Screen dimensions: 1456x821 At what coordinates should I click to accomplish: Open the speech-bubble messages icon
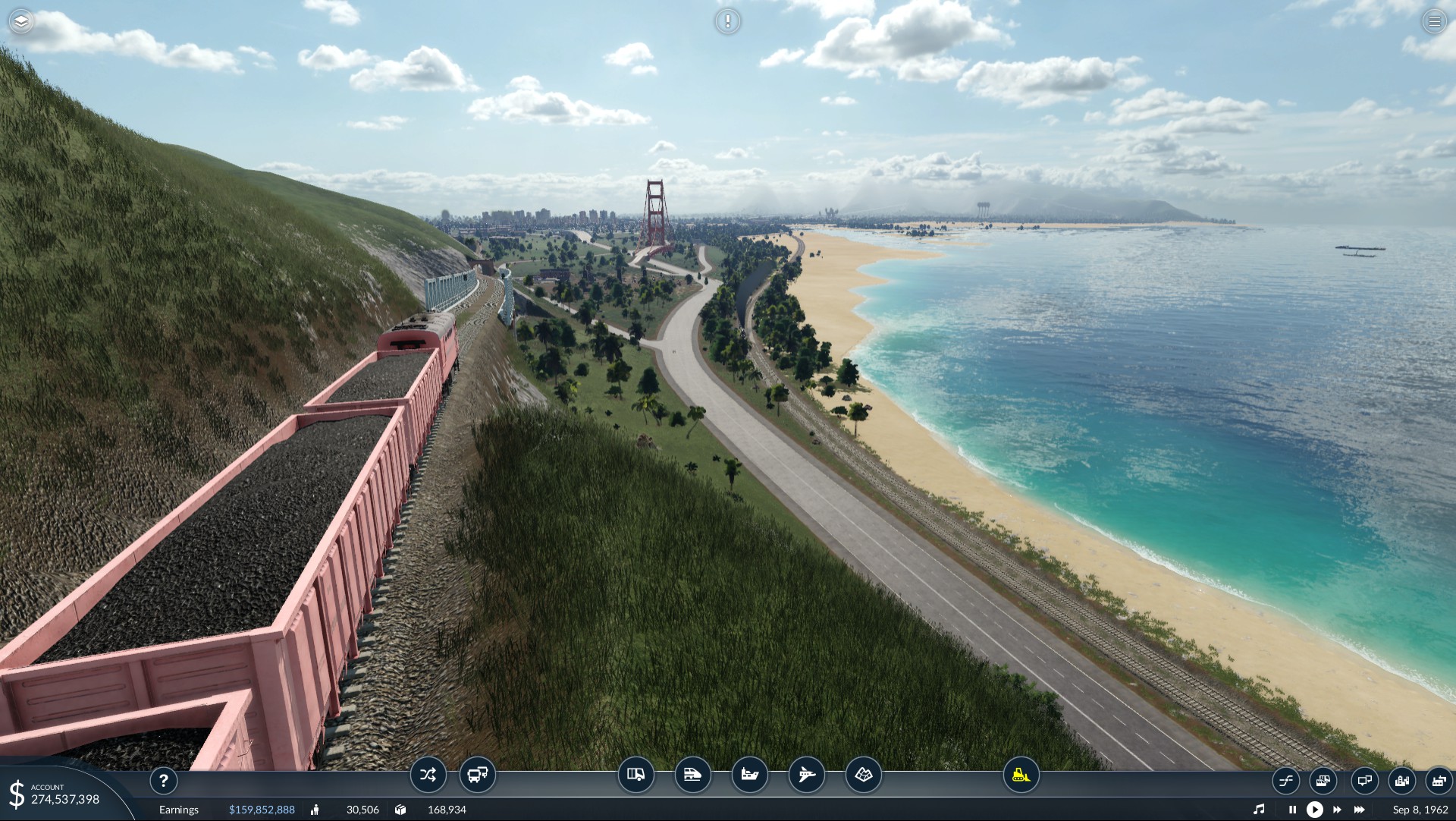click(x=1364, y=780)
